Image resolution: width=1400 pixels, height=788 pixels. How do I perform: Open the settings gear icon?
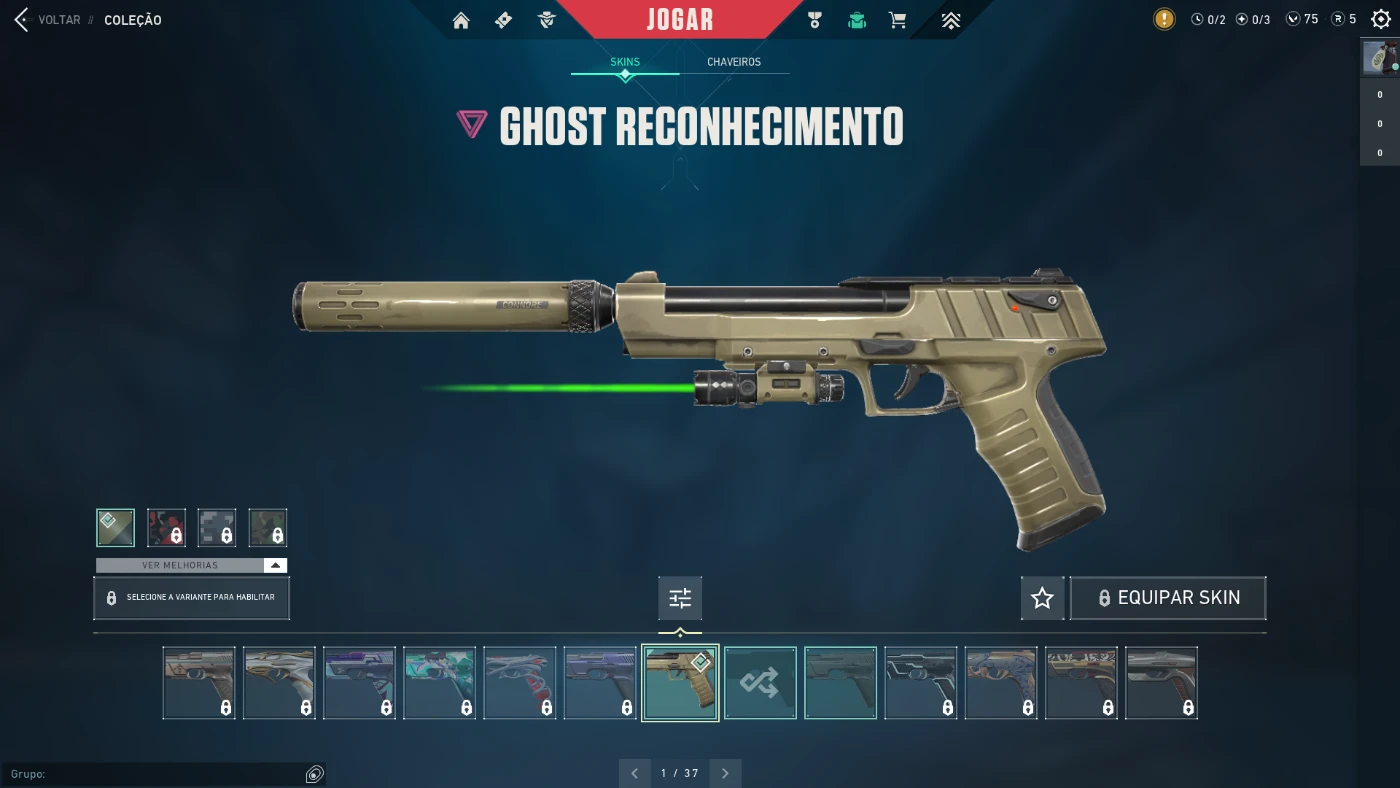1381,19
